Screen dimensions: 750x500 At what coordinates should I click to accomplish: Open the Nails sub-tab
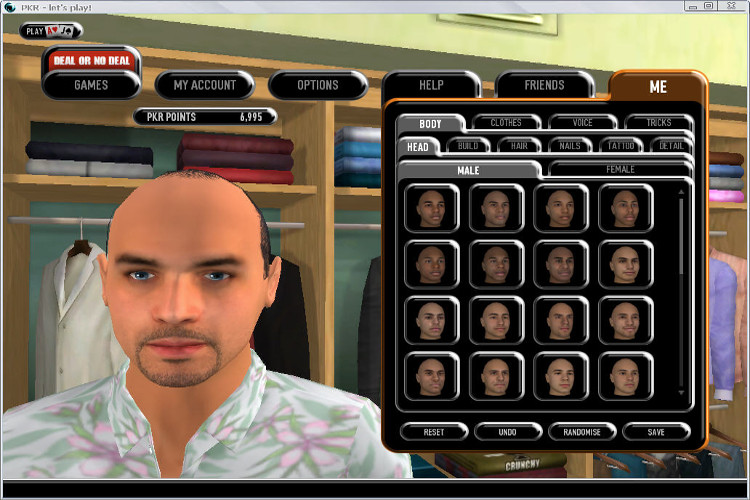tap(570, 146)
